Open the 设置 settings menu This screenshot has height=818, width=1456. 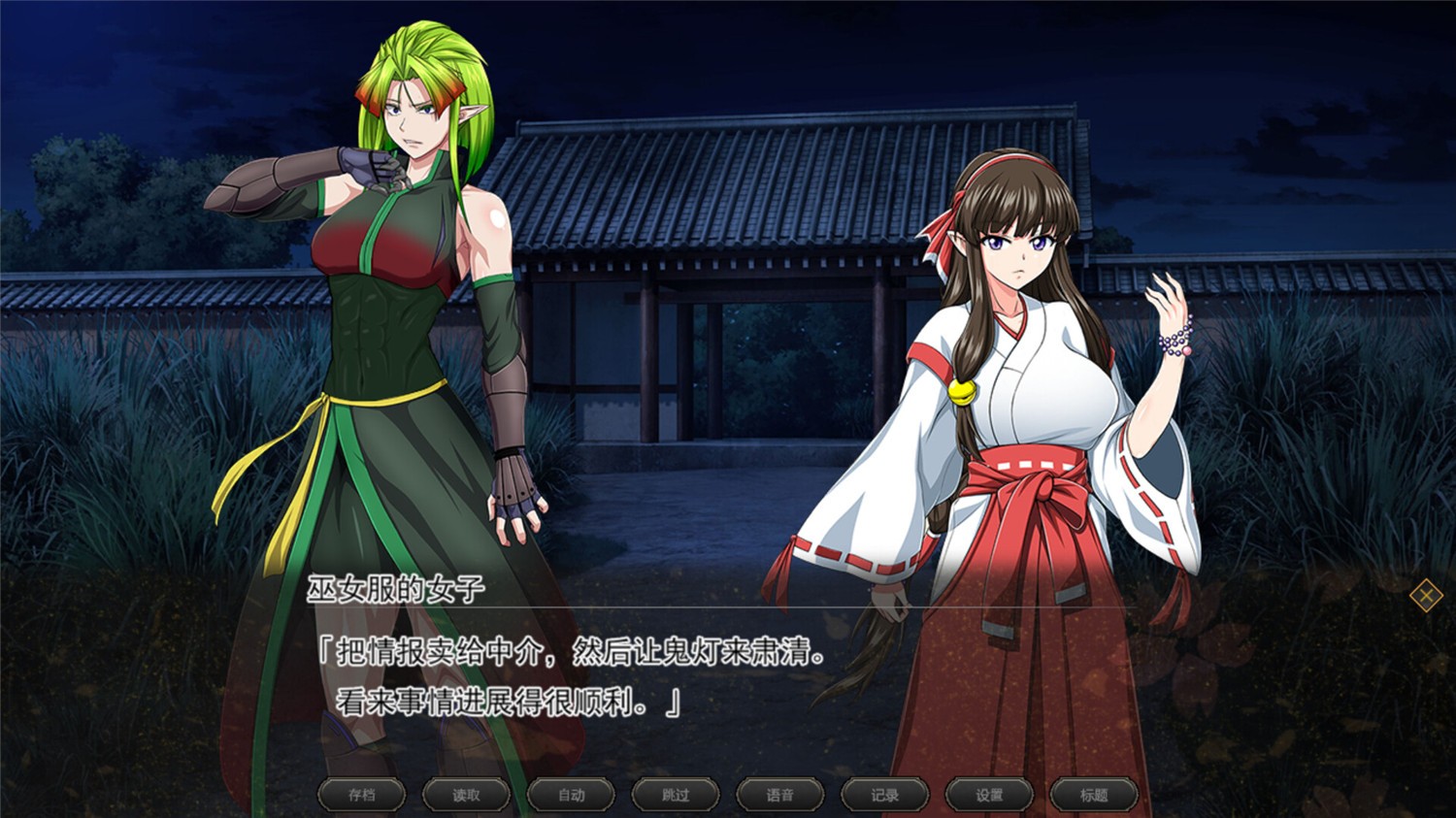[987, 794]
